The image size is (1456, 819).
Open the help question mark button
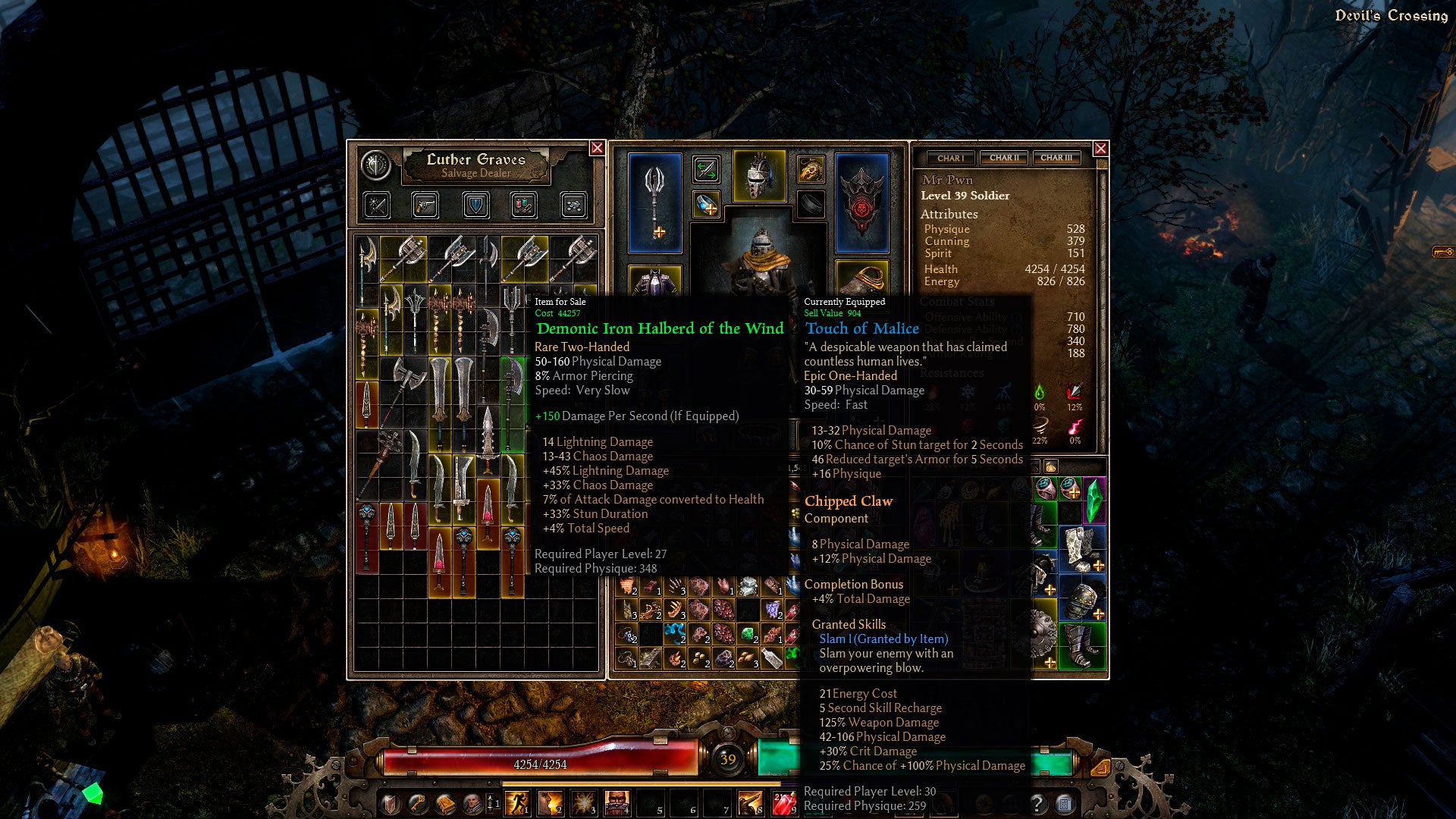pos(1037,803)
